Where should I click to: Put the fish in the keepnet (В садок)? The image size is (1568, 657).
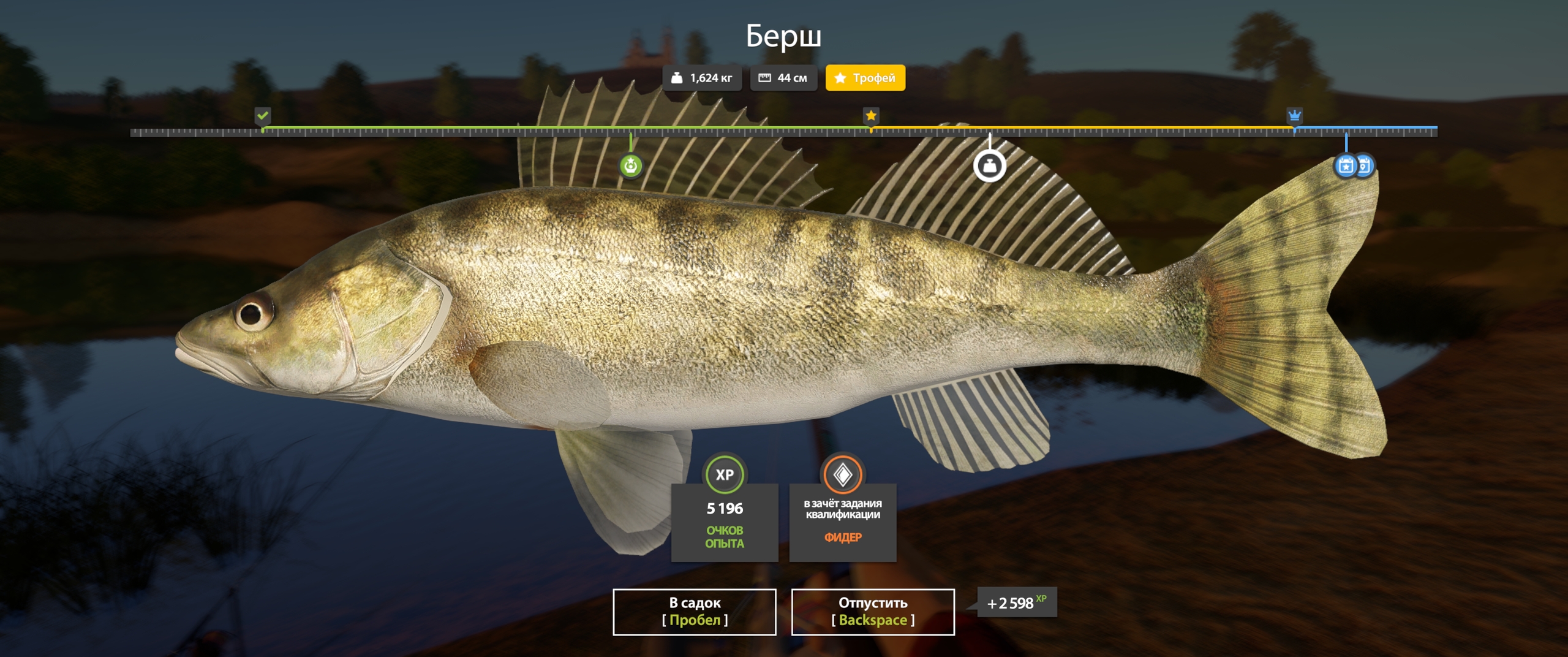[694, 612]
